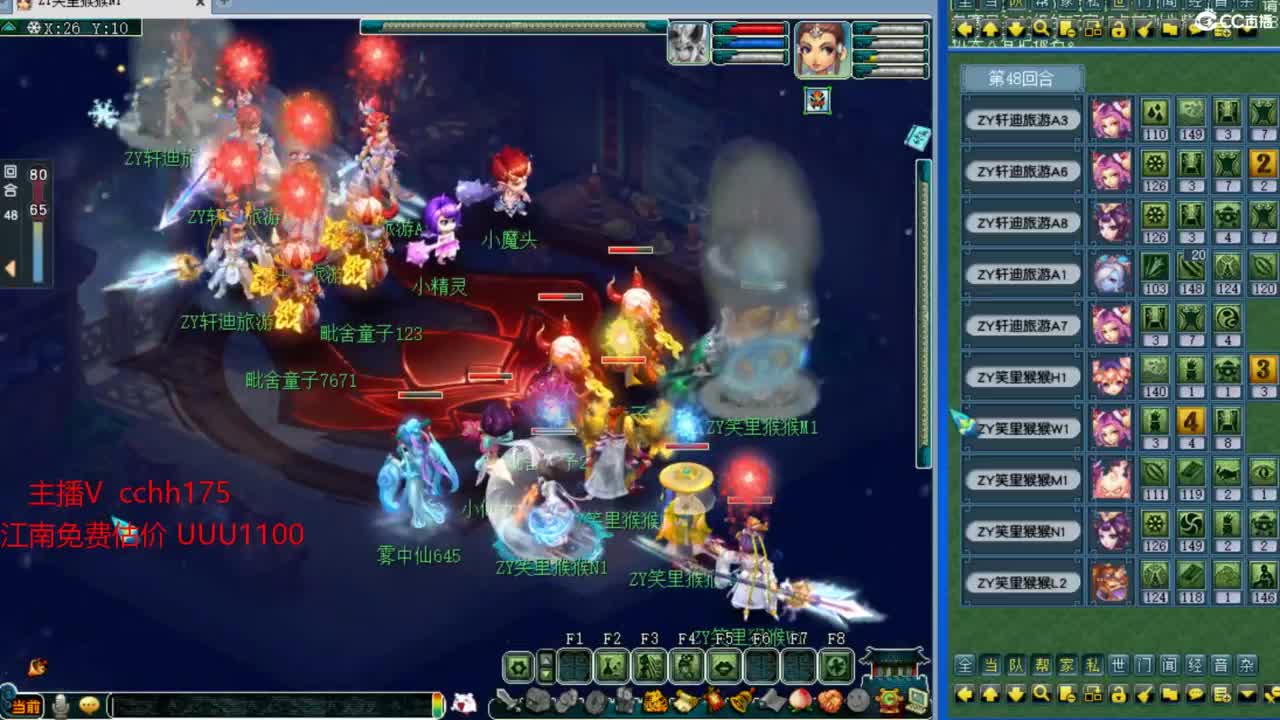Image resolution: width=1280 pixels, height=720 pixels.
Task: Expand the skill bar using the small up arrow
Action: 545,658
